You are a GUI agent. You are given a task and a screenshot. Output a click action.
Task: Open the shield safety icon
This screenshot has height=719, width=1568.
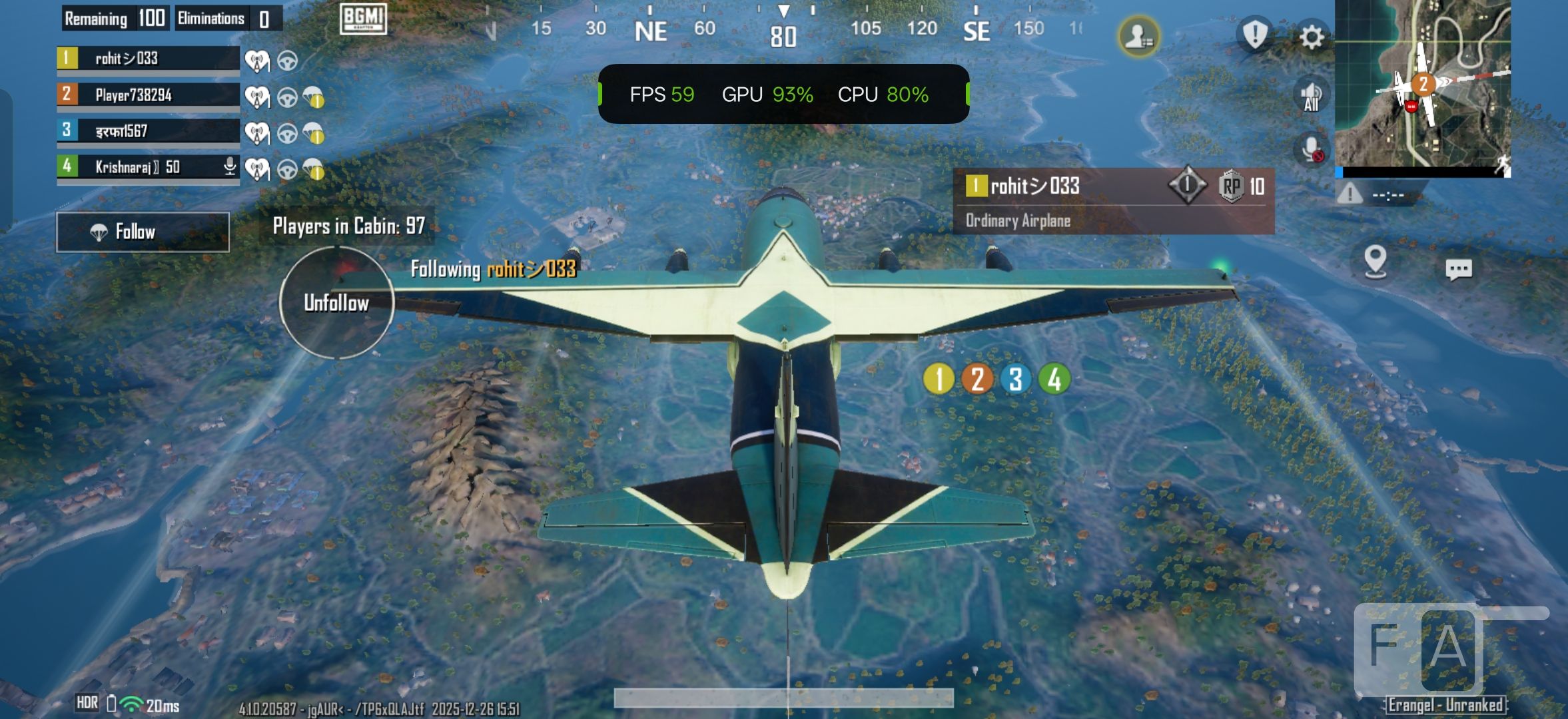1255,34
